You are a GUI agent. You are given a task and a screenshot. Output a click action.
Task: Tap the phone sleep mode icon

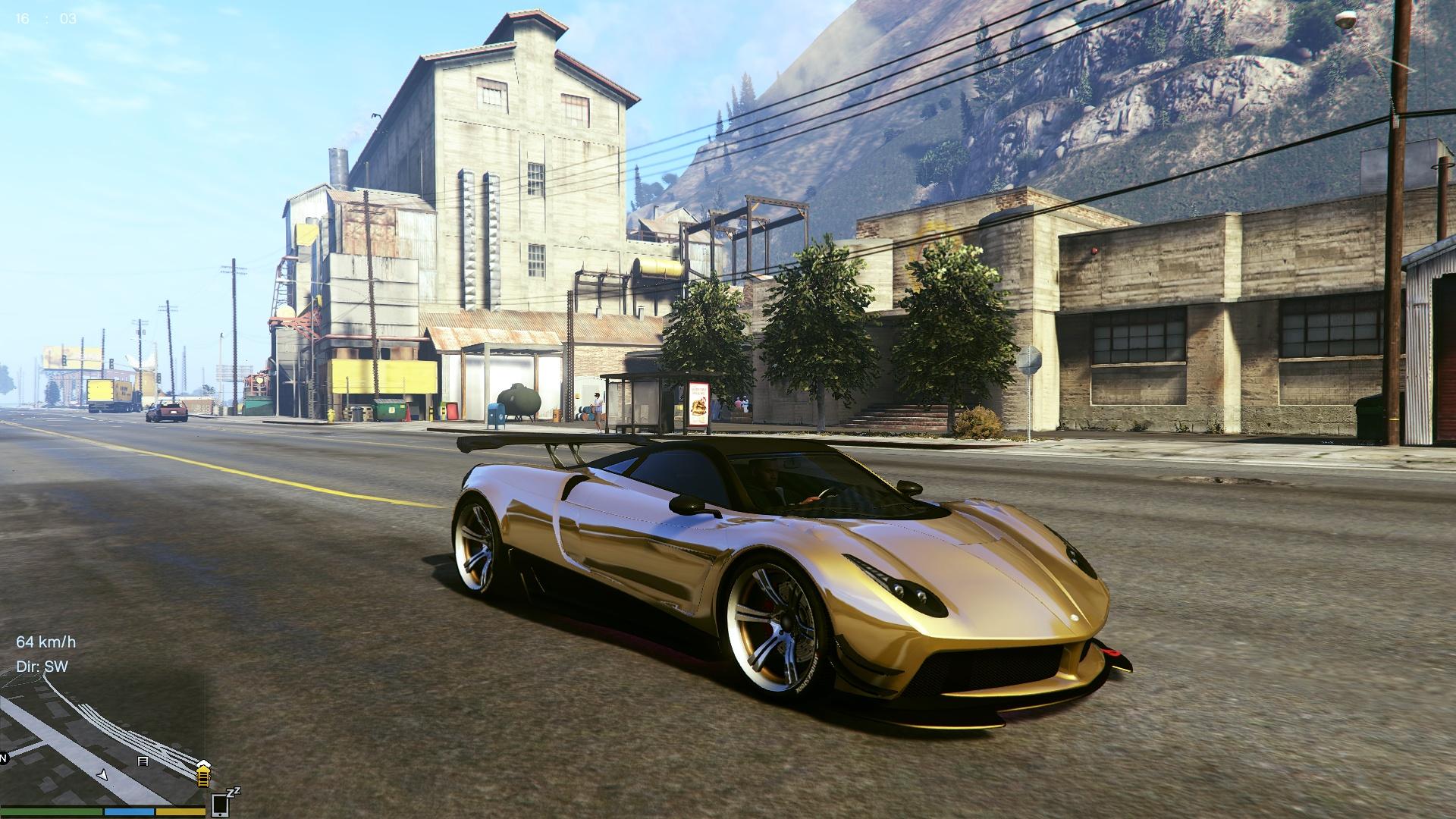[221, 802]
